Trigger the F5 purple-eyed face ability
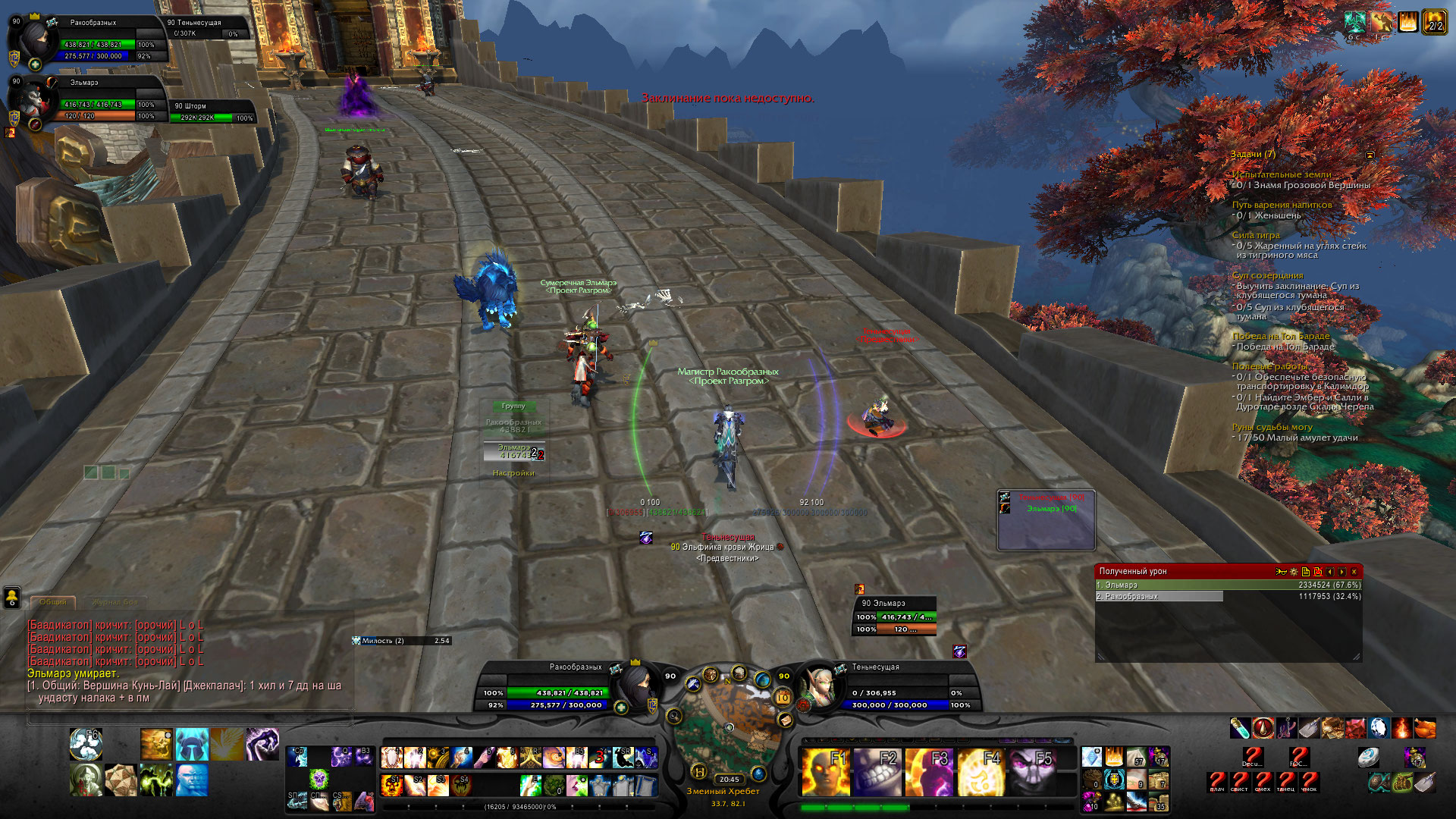 tap(1033, 771)
